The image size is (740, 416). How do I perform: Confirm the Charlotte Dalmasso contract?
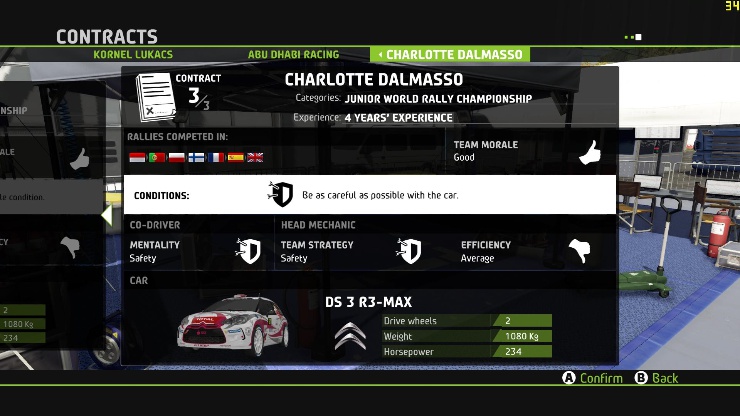[592, 378]
